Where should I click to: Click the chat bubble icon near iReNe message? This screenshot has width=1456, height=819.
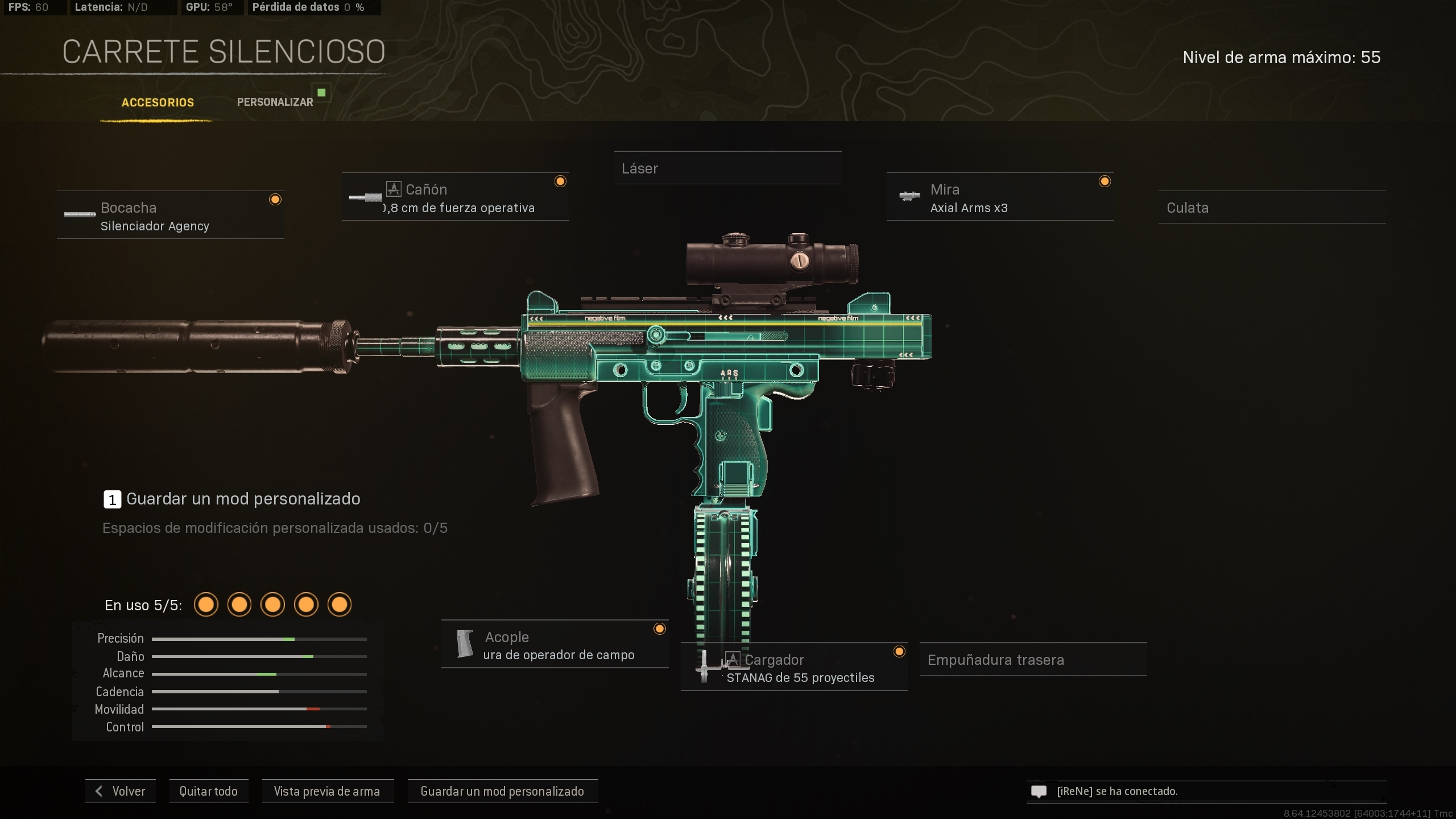pos(1039,791)
